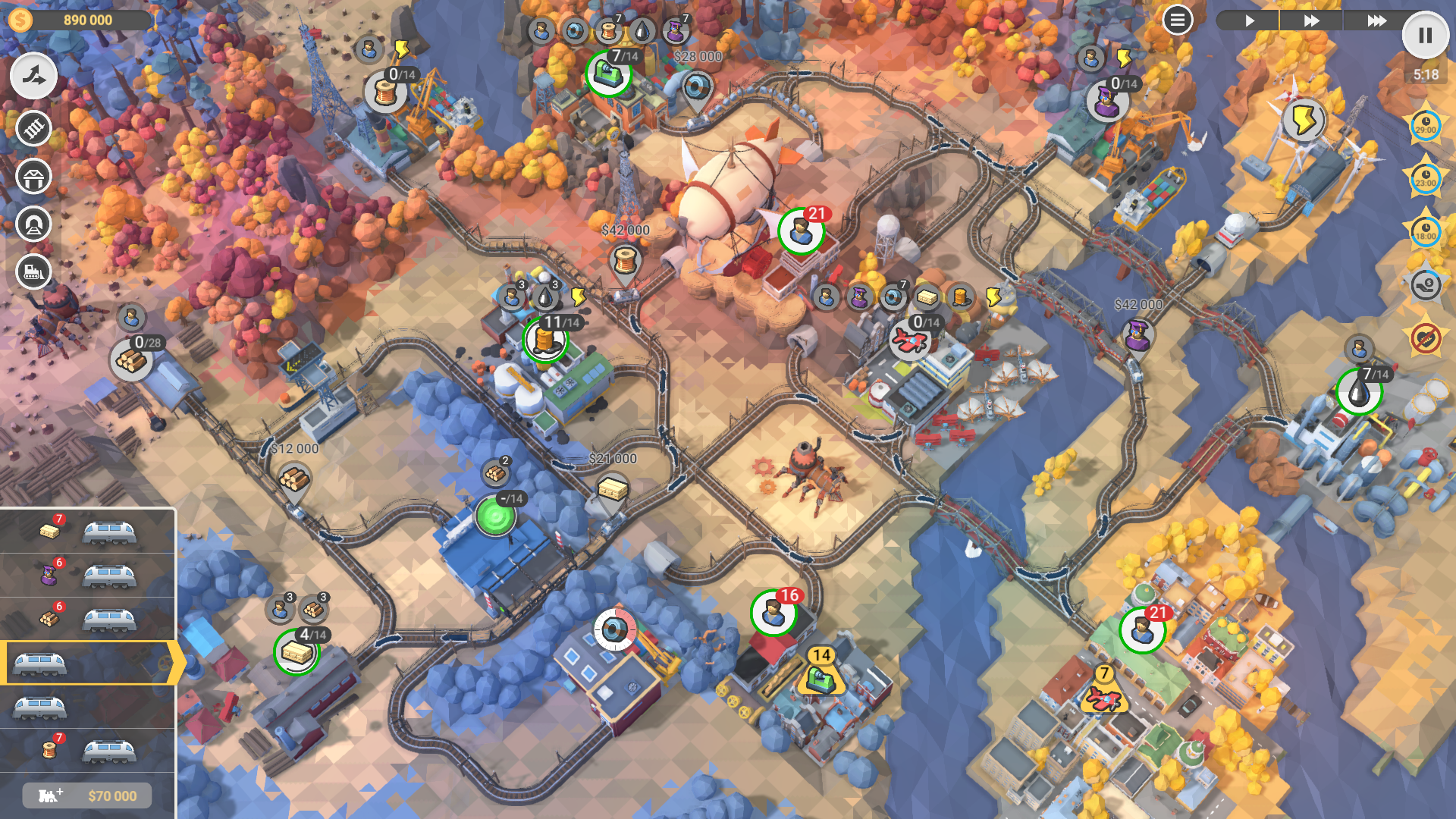1456x819 pixels.
Task: Open the oil refinery station marker 7/14
Action: [x=1359, y=392]
